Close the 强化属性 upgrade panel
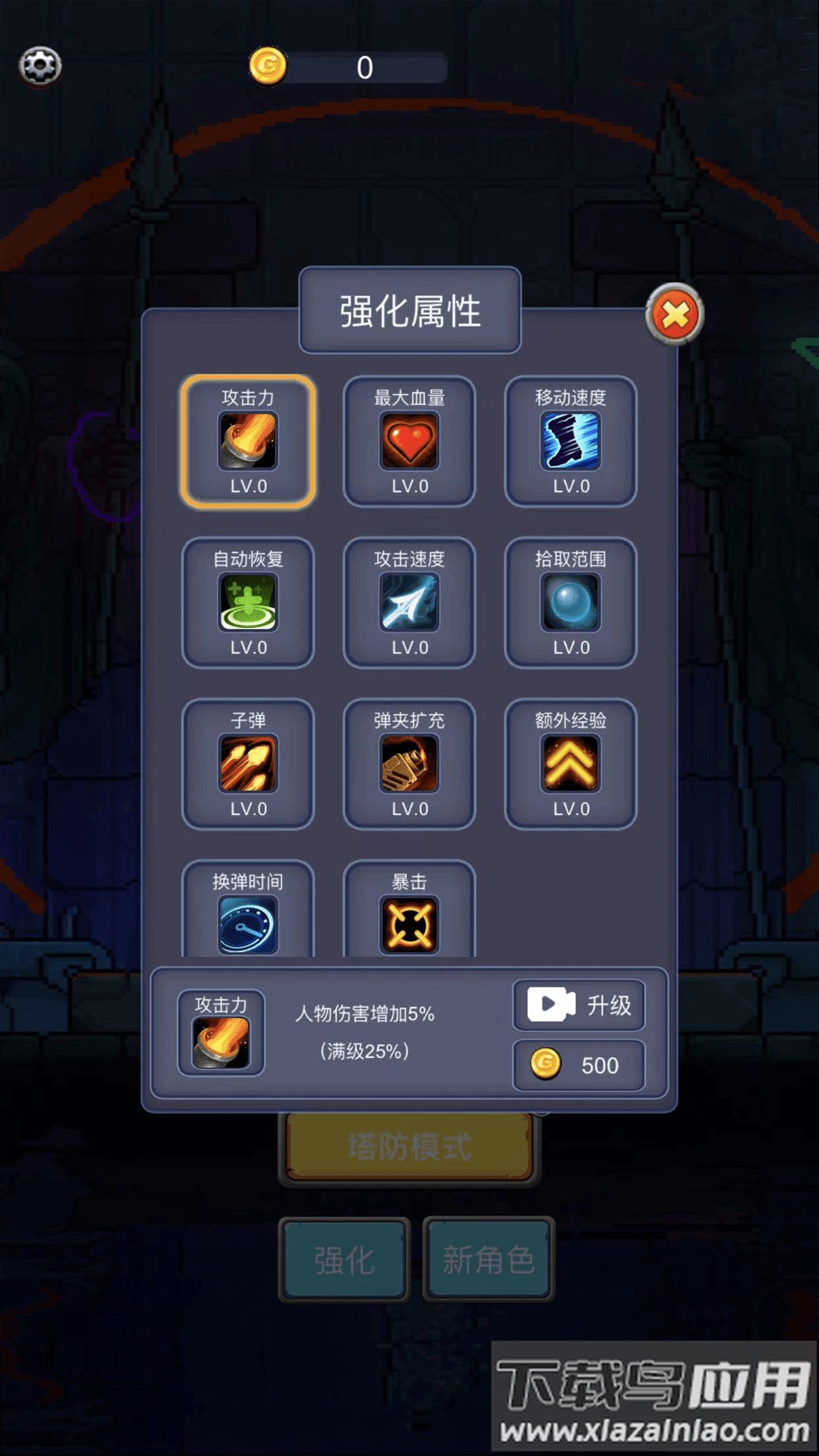Image resolution: width=819 pixels, height=1456 pixels. (674, 314)
